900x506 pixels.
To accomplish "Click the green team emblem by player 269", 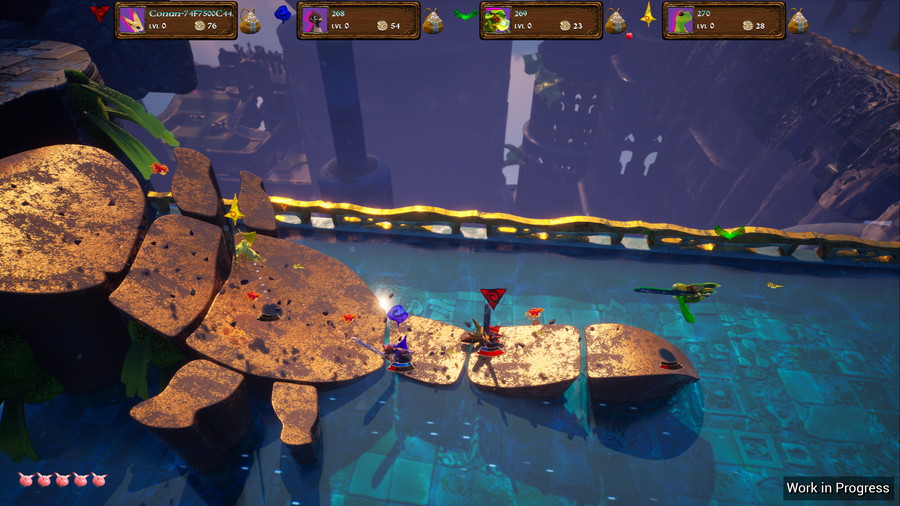I will pyautogui.click(x=465, y=15).
